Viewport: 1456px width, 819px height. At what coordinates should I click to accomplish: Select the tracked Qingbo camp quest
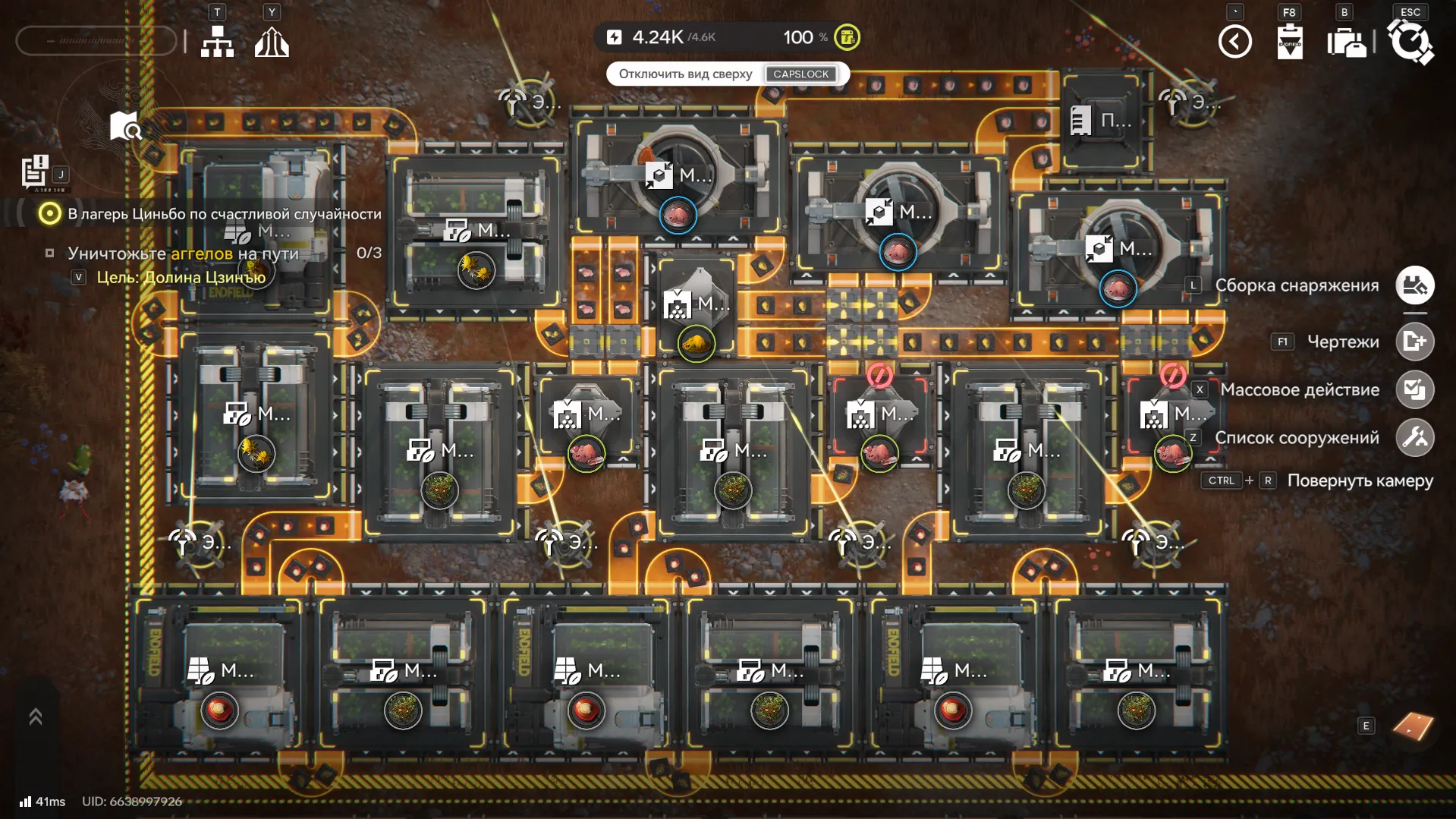pos(224,214)
